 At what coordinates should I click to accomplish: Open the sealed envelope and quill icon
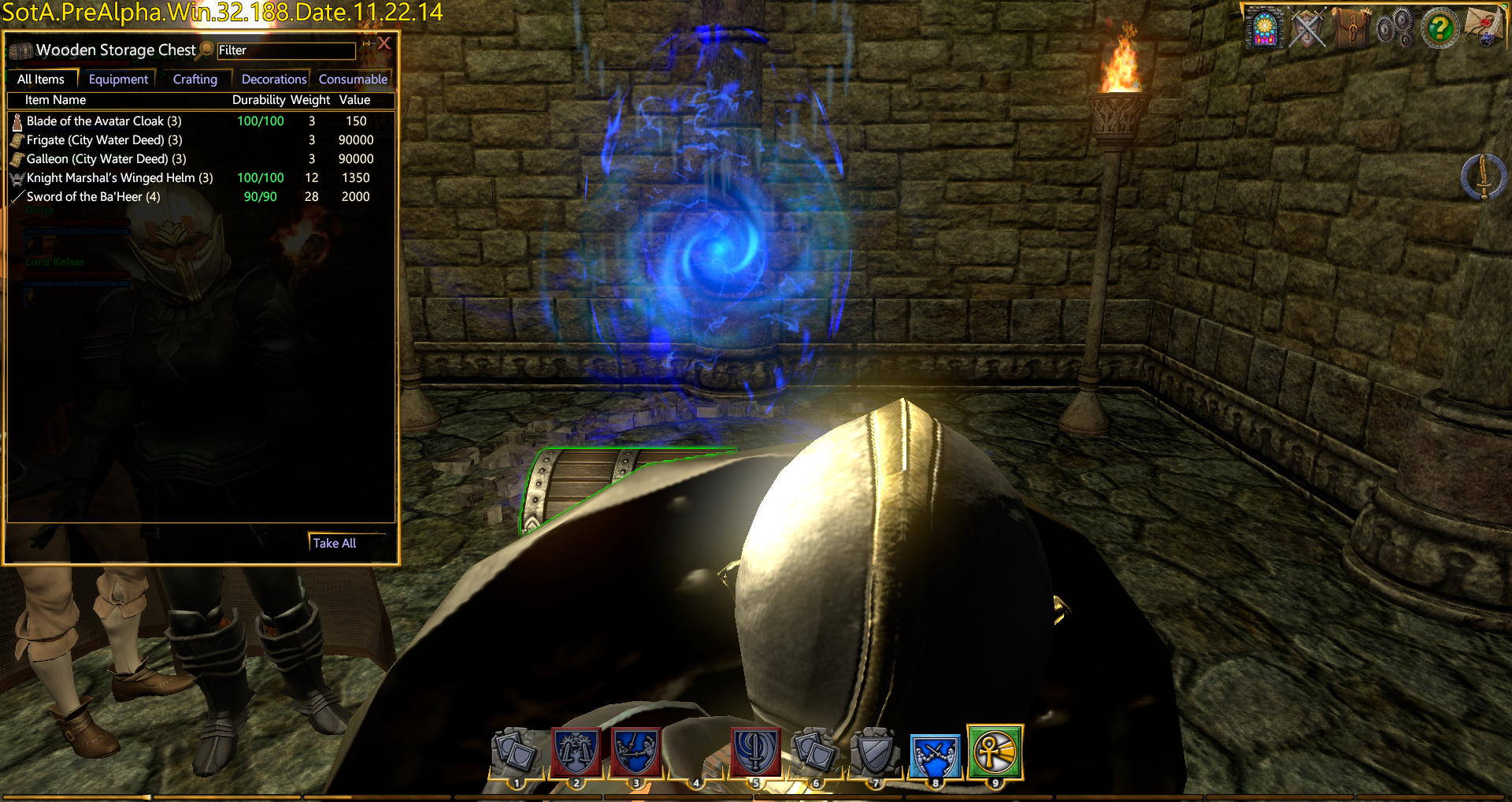(1484, 28)
